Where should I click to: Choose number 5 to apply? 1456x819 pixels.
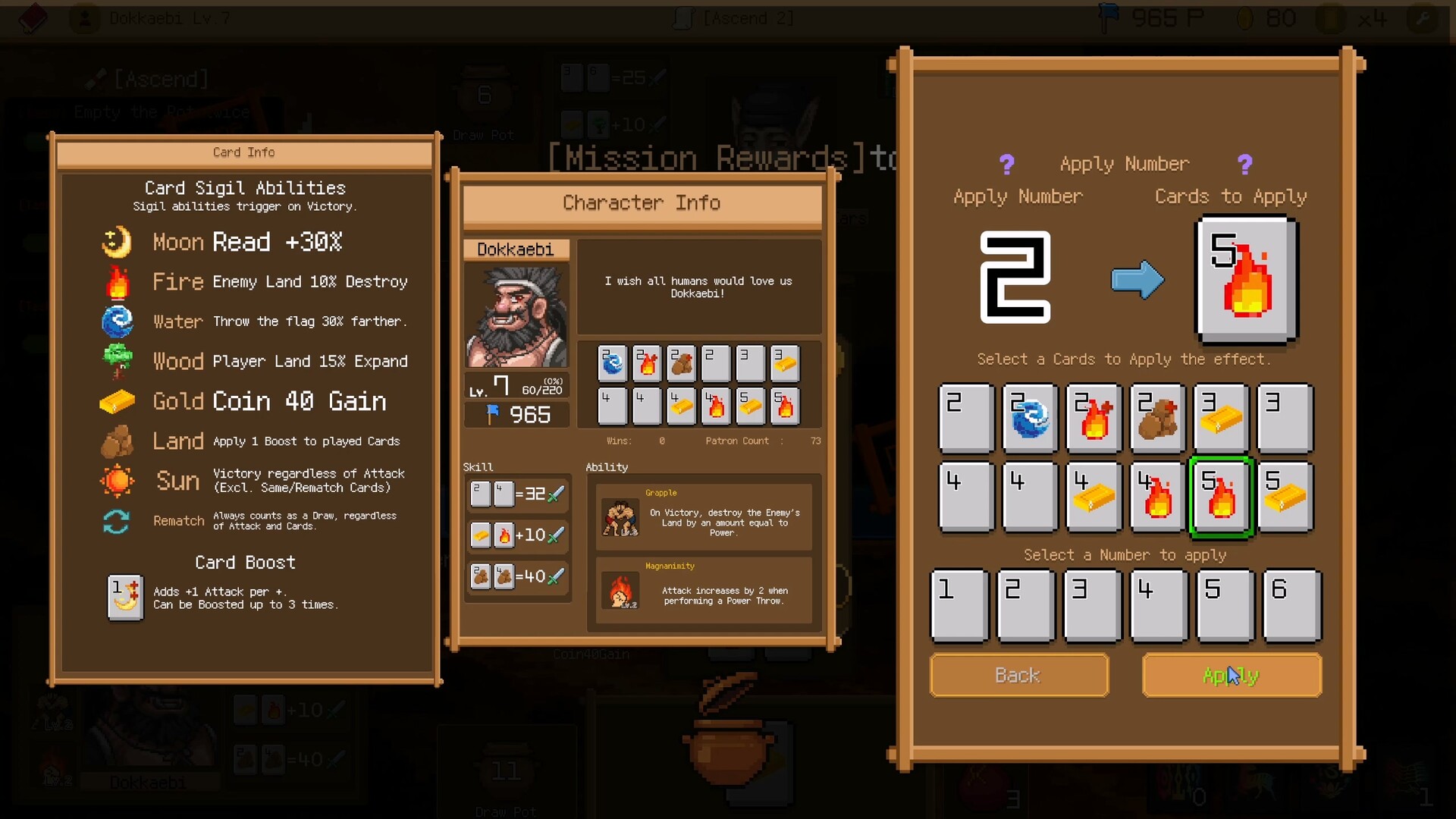click(x=1225, y=606)
